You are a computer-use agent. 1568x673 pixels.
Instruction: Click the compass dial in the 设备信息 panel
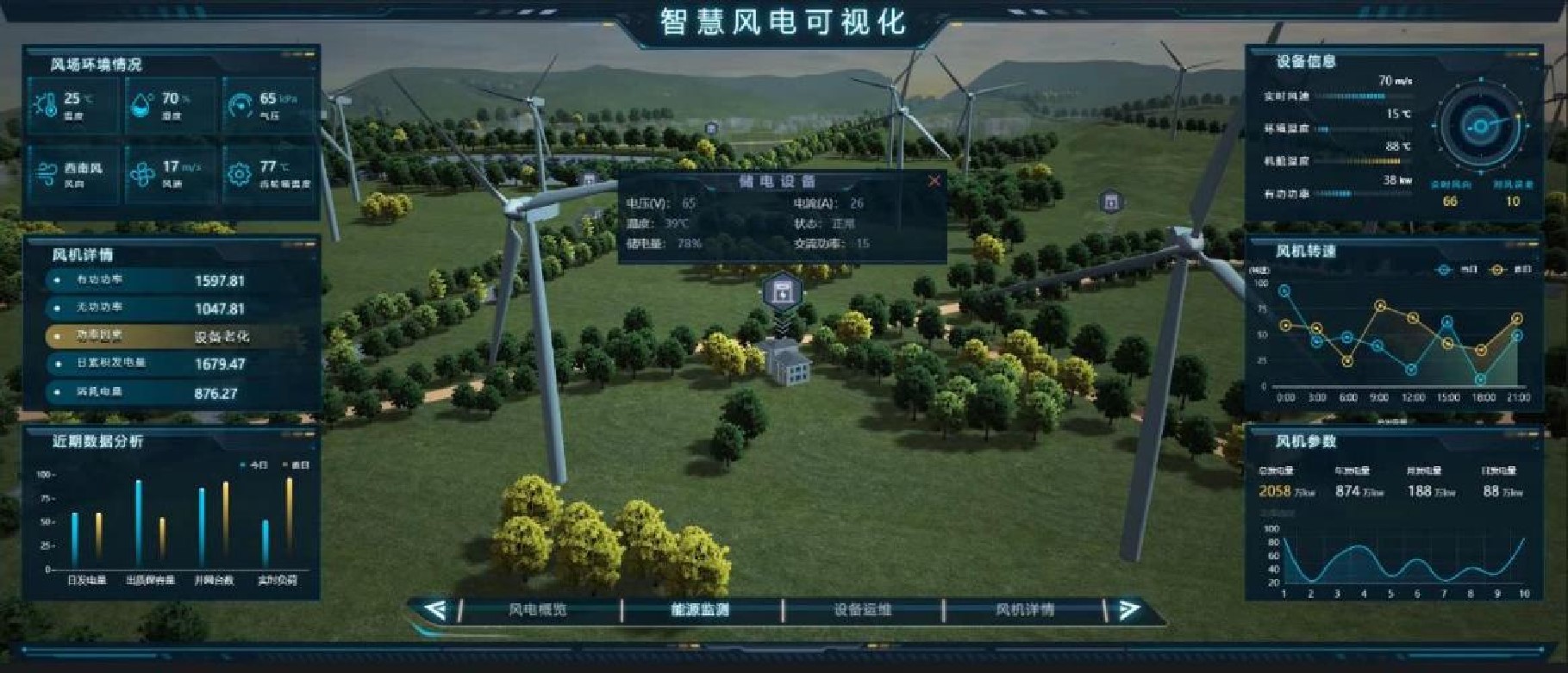[x=1480, y=127]
